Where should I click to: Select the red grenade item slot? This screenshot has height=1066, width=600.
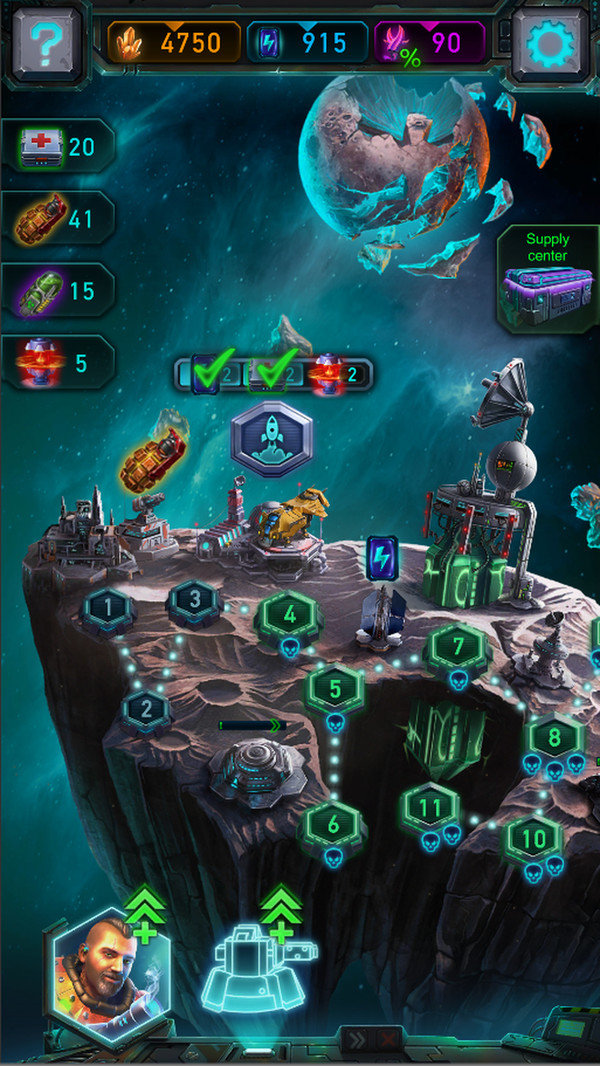click(57, 219)
